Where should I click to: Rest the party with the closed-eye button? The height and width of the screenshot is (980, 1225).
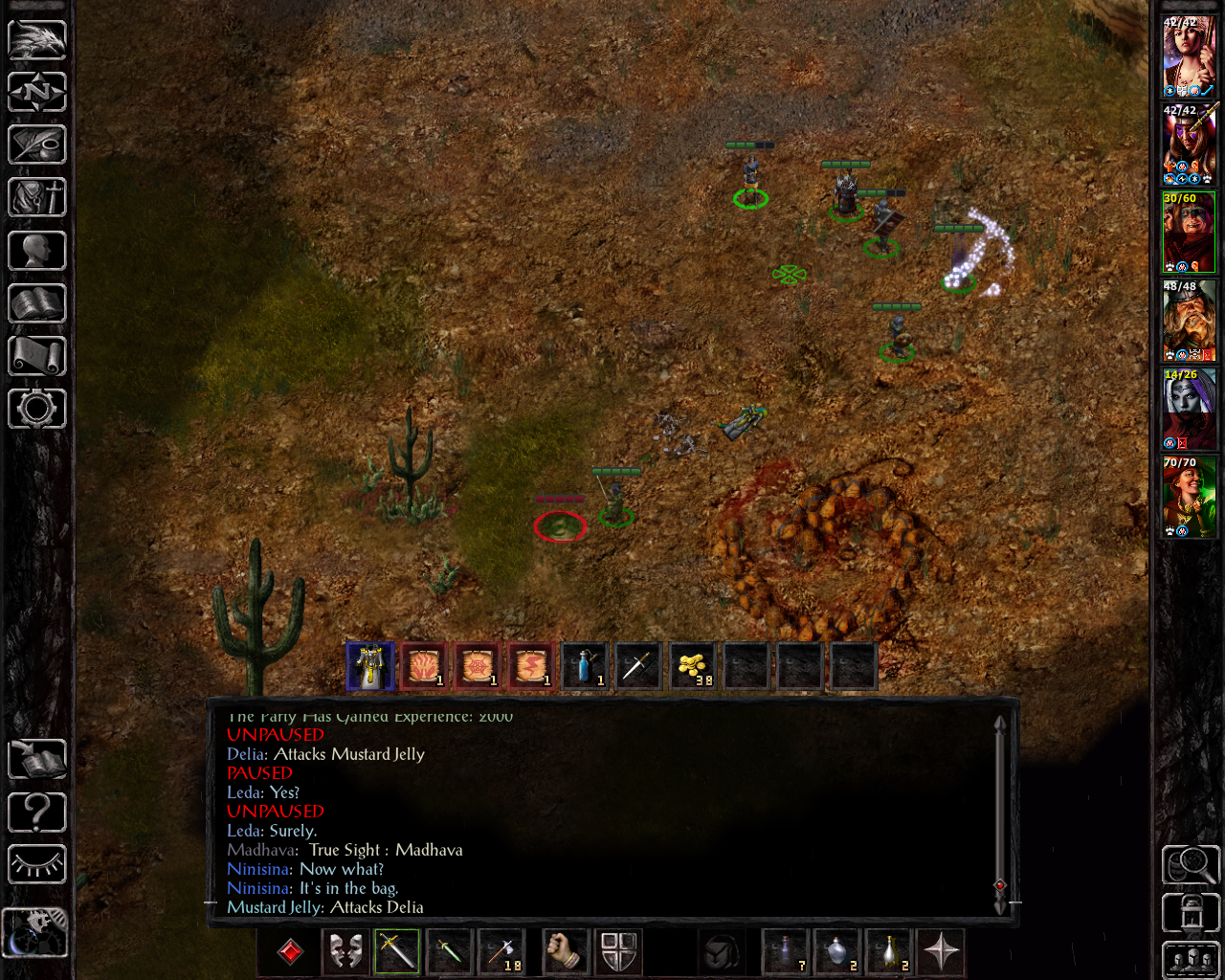(x=36, y=865)
